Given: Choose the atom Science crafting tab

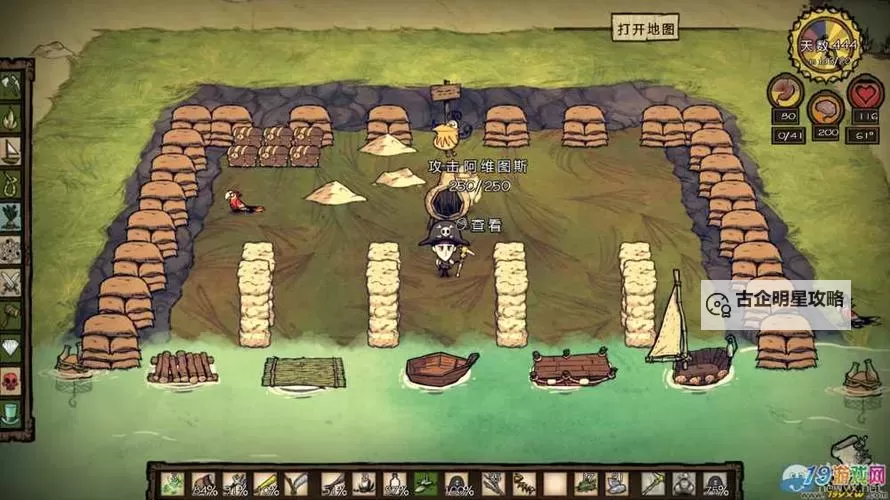Looking at the screenshot, I should [11, 249].
